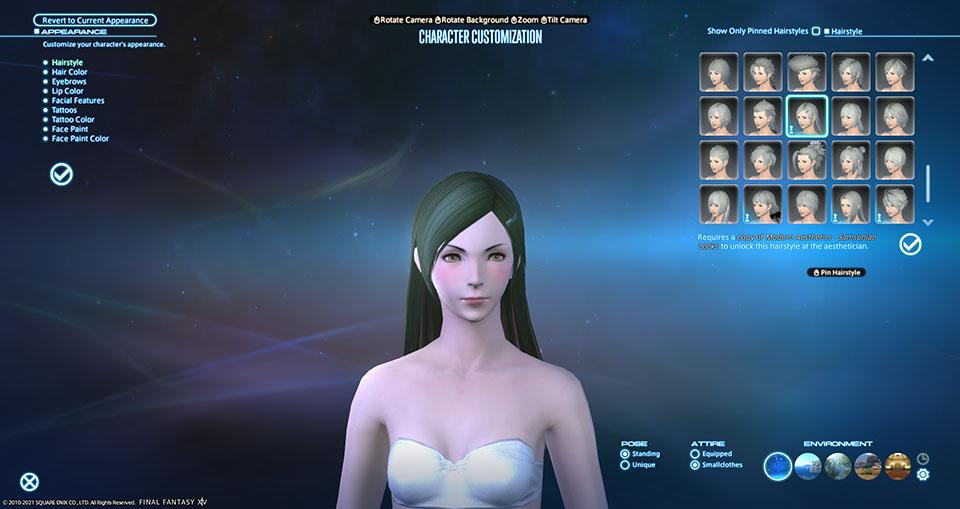Screen dimensions: 960x509
Task: Confirm hairstyle with the right panel checkmark
Action: coord(910,244)
